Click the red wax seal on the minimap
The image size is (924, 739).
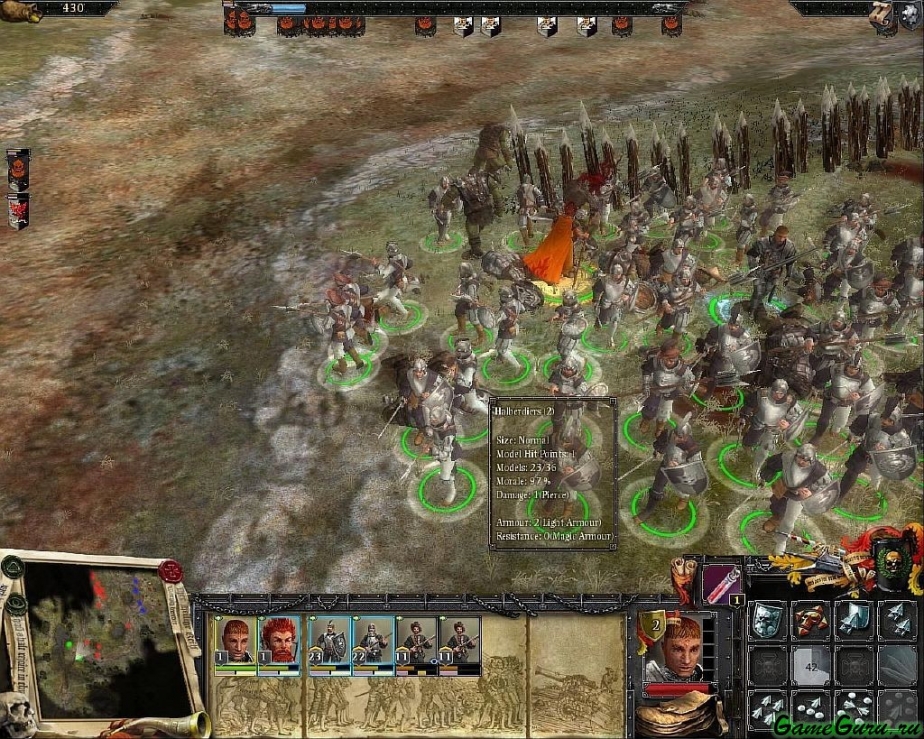(x=170, y=572)
